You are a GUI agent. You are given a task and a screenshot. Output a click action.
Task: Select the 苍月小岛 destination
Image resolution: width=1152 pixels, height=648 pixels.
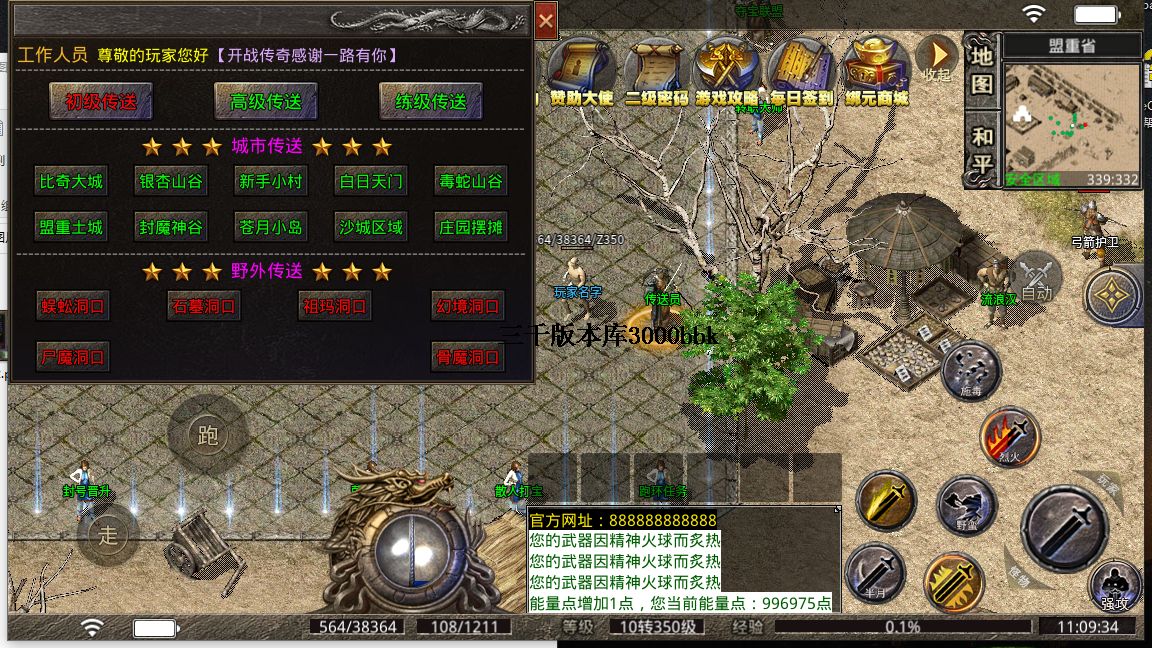(x=271, y=227)
